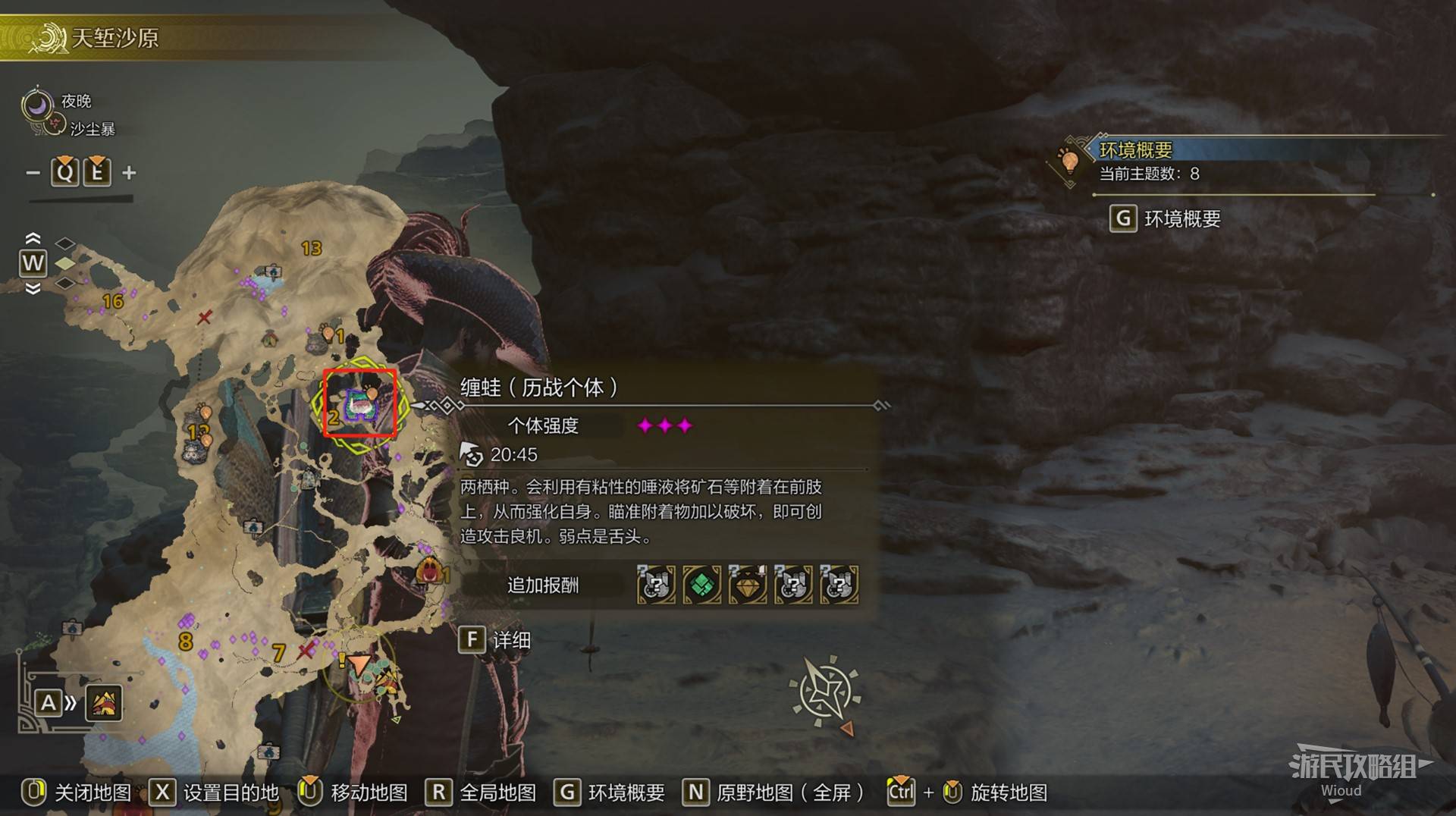Click the orange diamond reward icon
1456x816 pixels.
click(748, 585)
